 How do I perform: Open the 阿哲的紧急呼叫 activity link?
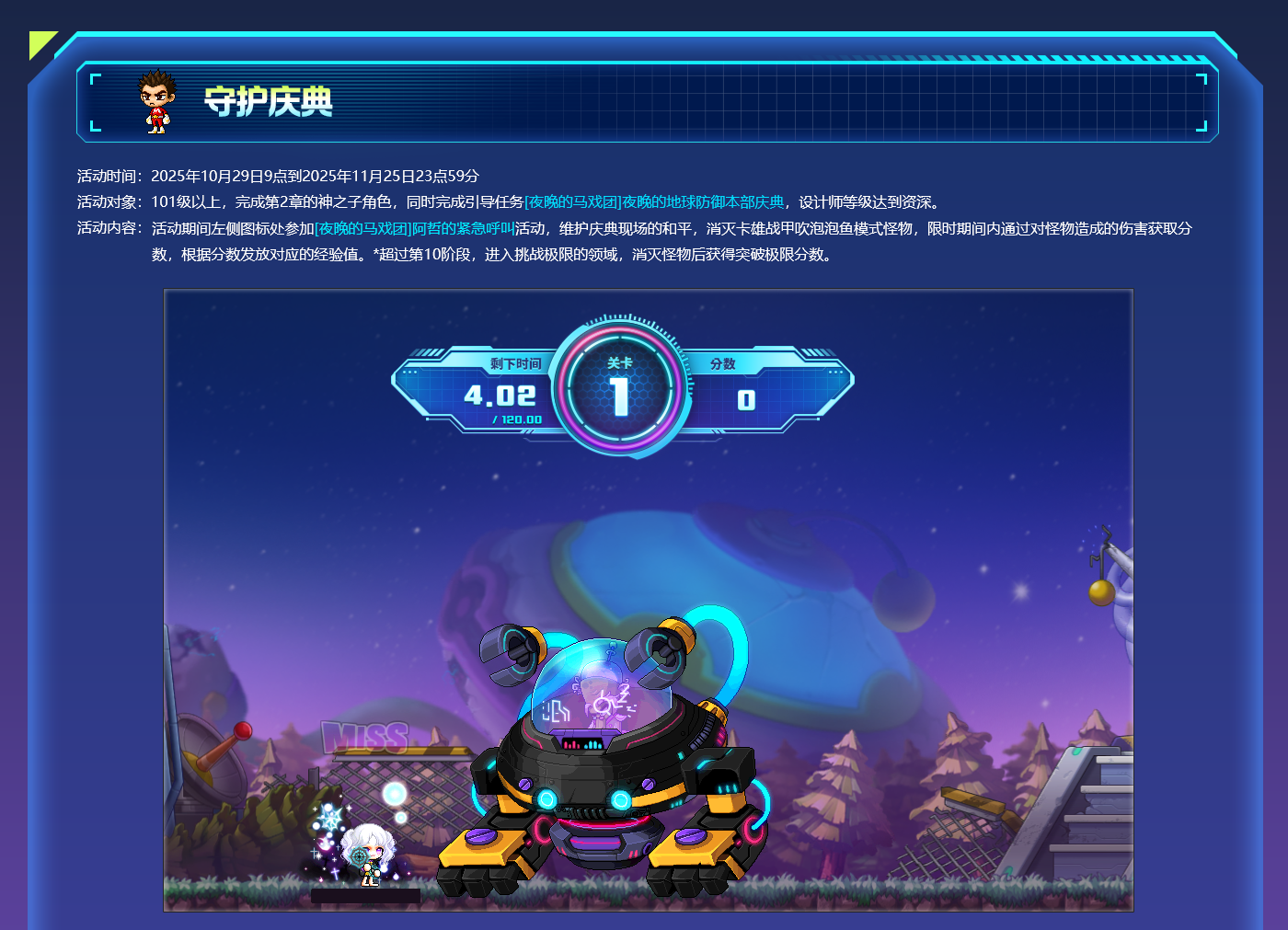[414, 229]
